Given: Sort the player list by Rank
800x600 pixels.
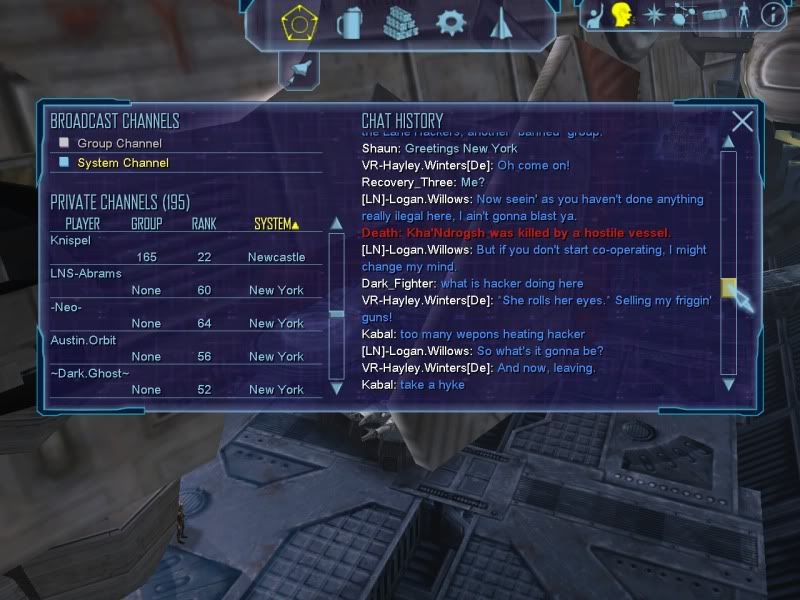Looking at the screenshot, I should tap(204, 224).
